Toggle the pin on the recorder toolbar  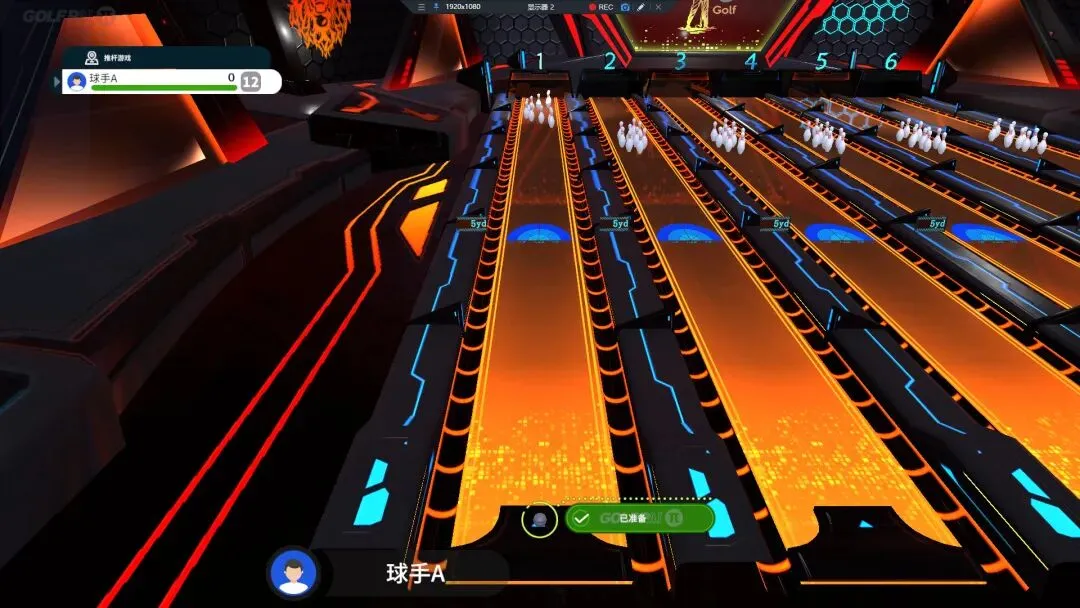(436, 6)
